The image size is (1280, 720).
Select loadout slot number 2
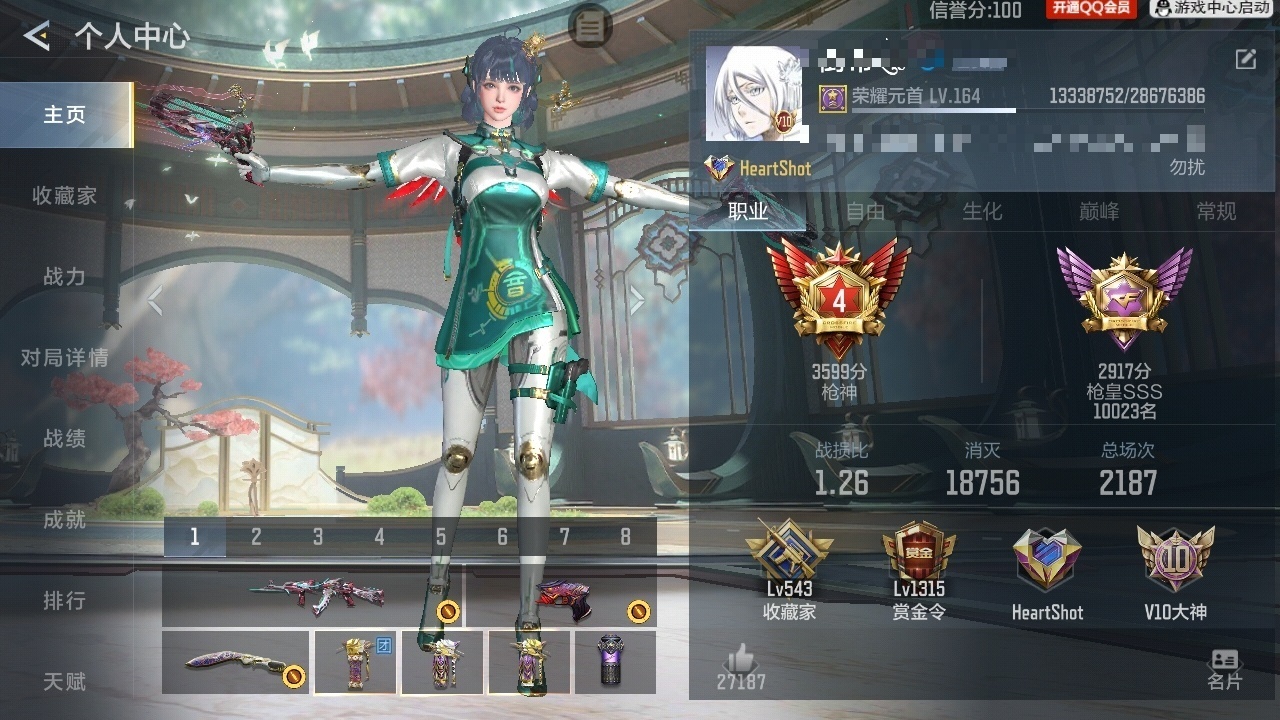[256, 538]
